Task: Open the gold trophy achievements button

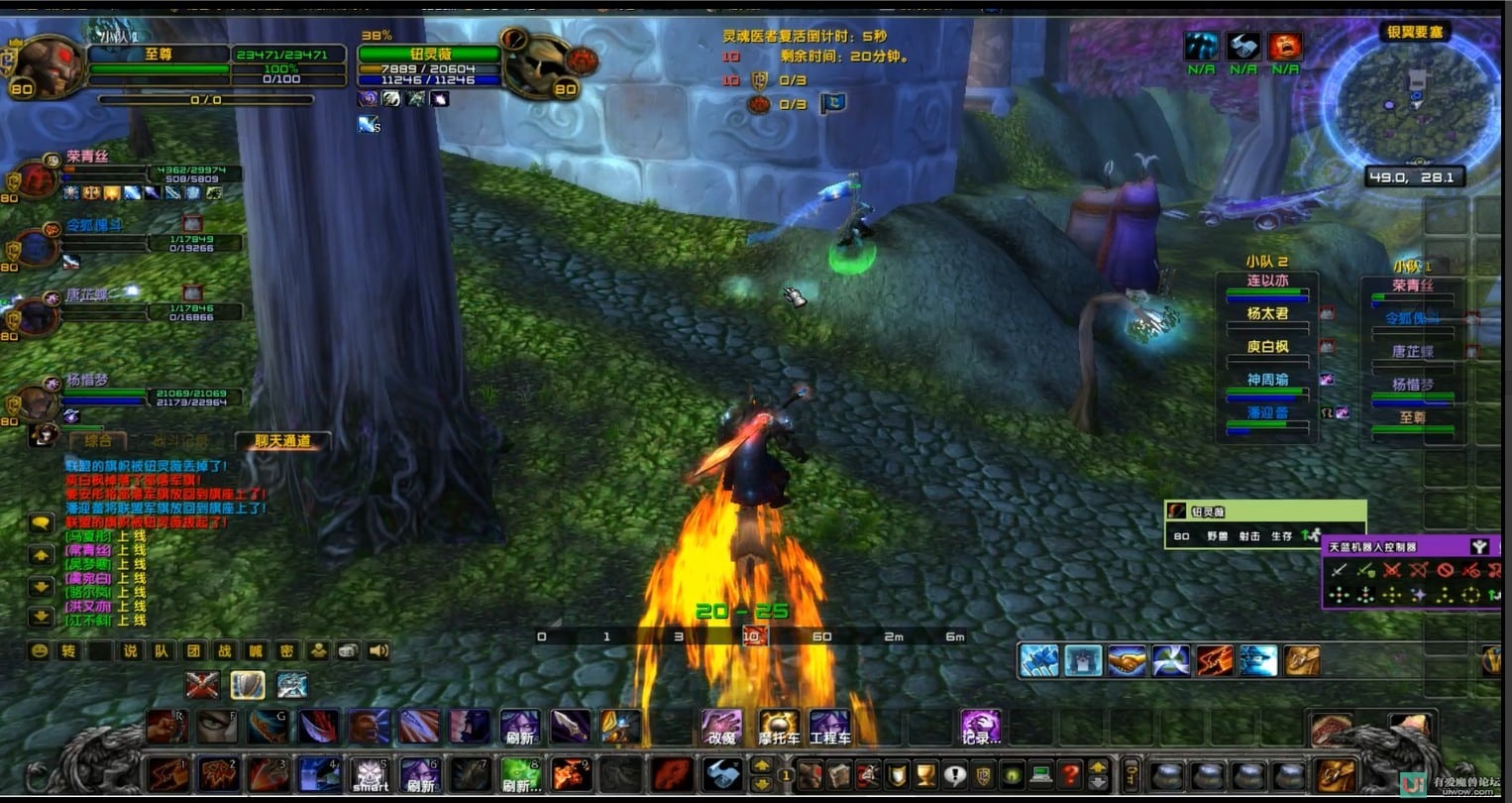Action: click(x=924, y=774)
